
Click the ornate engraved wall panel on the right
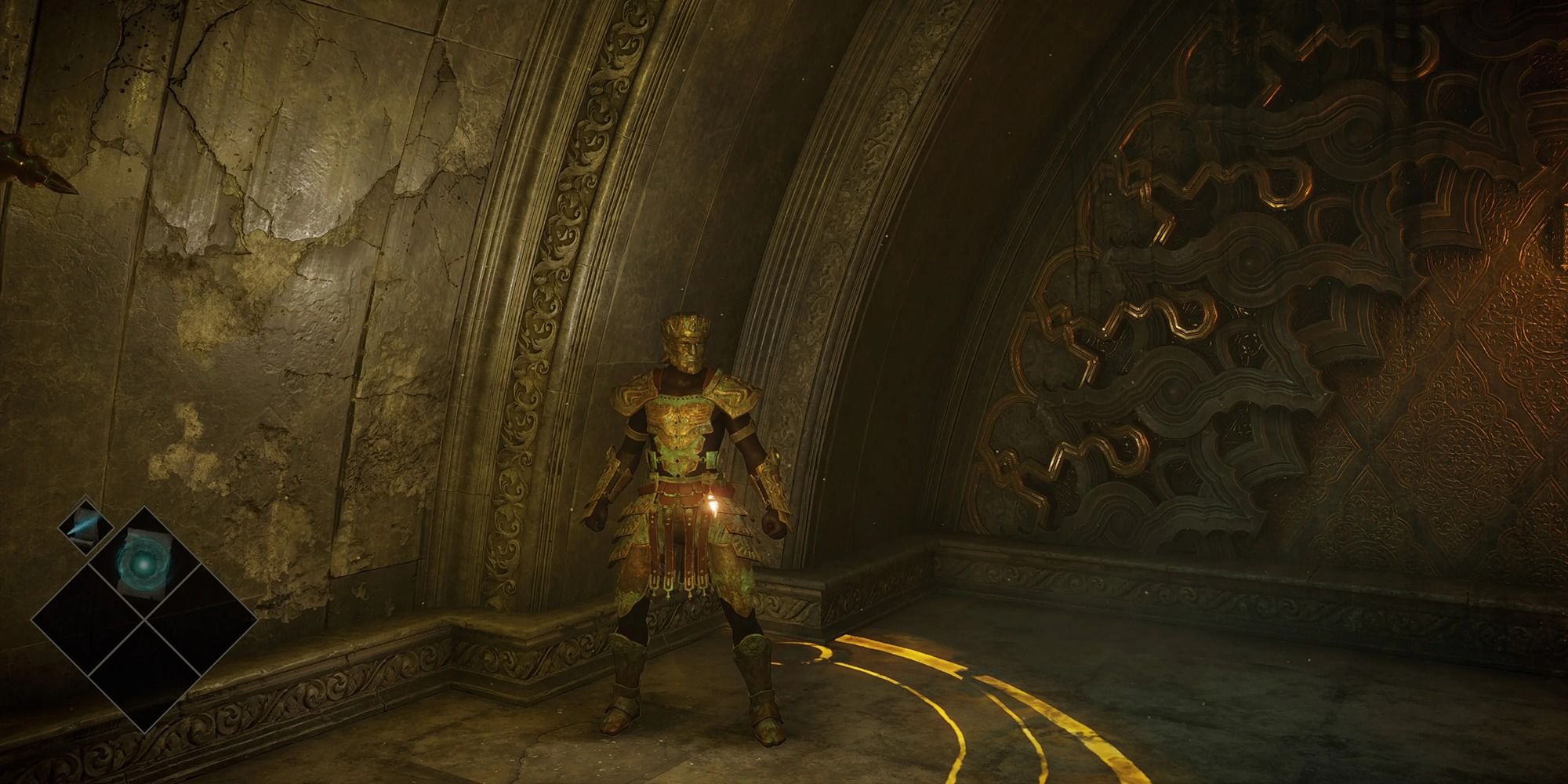pyautogui.click(x=1254, y=314)
